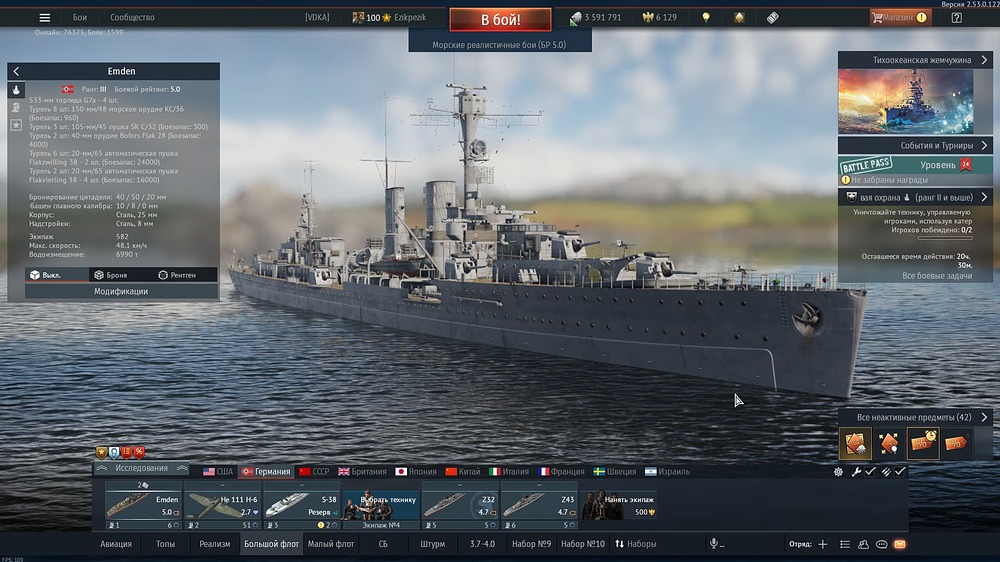1000x562 pixels.
Task: Open the Исследования research tree
Action: coord(141,468)
